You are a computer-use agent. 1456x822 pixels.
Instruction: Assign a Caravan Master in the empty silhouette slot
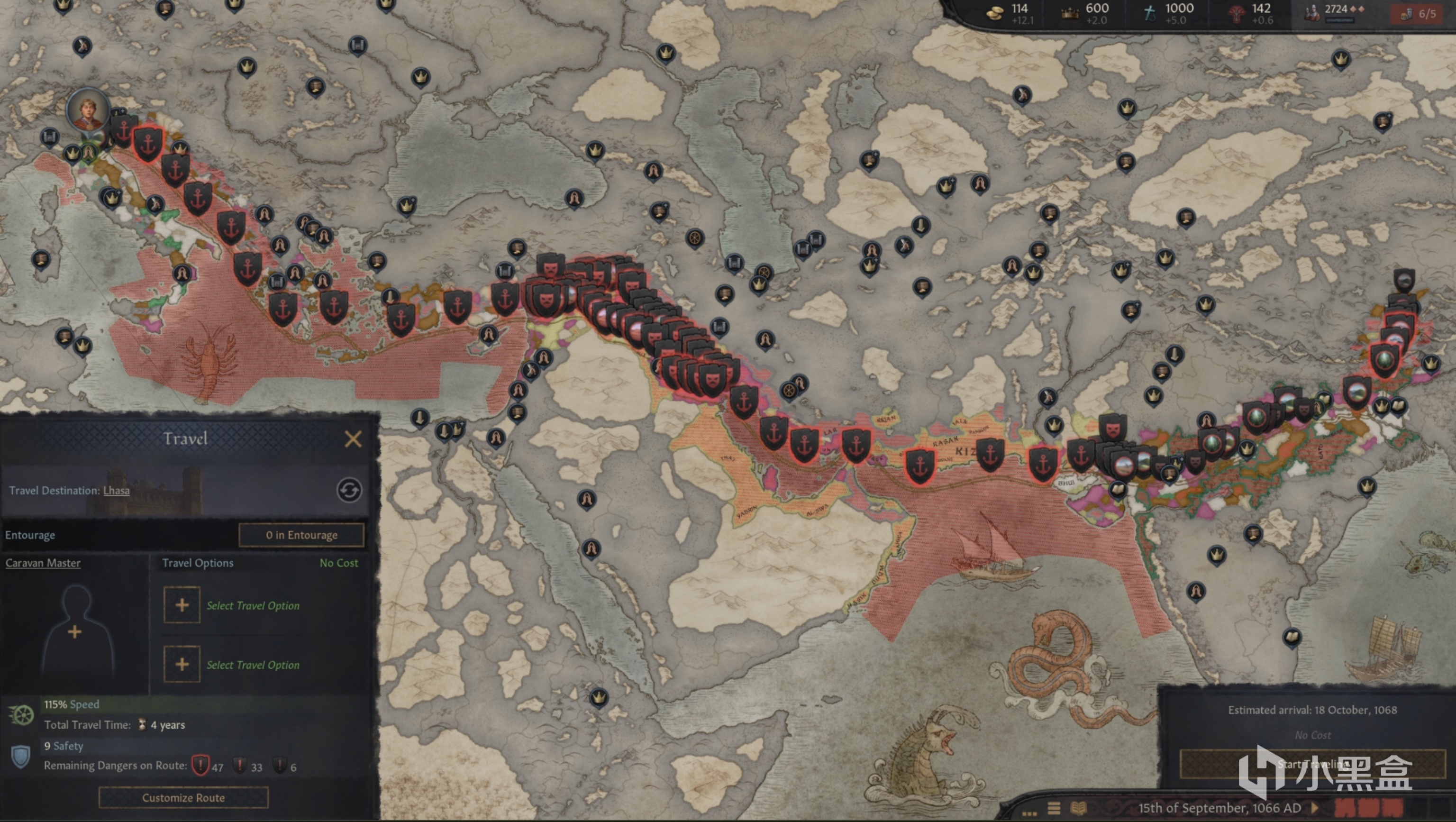click(x=75, y=630)
